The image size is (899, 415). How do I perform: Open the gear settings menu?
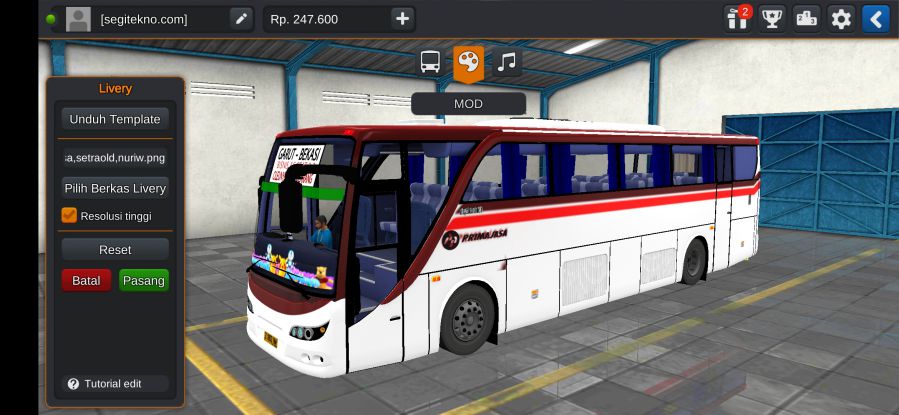pos(841,18)
